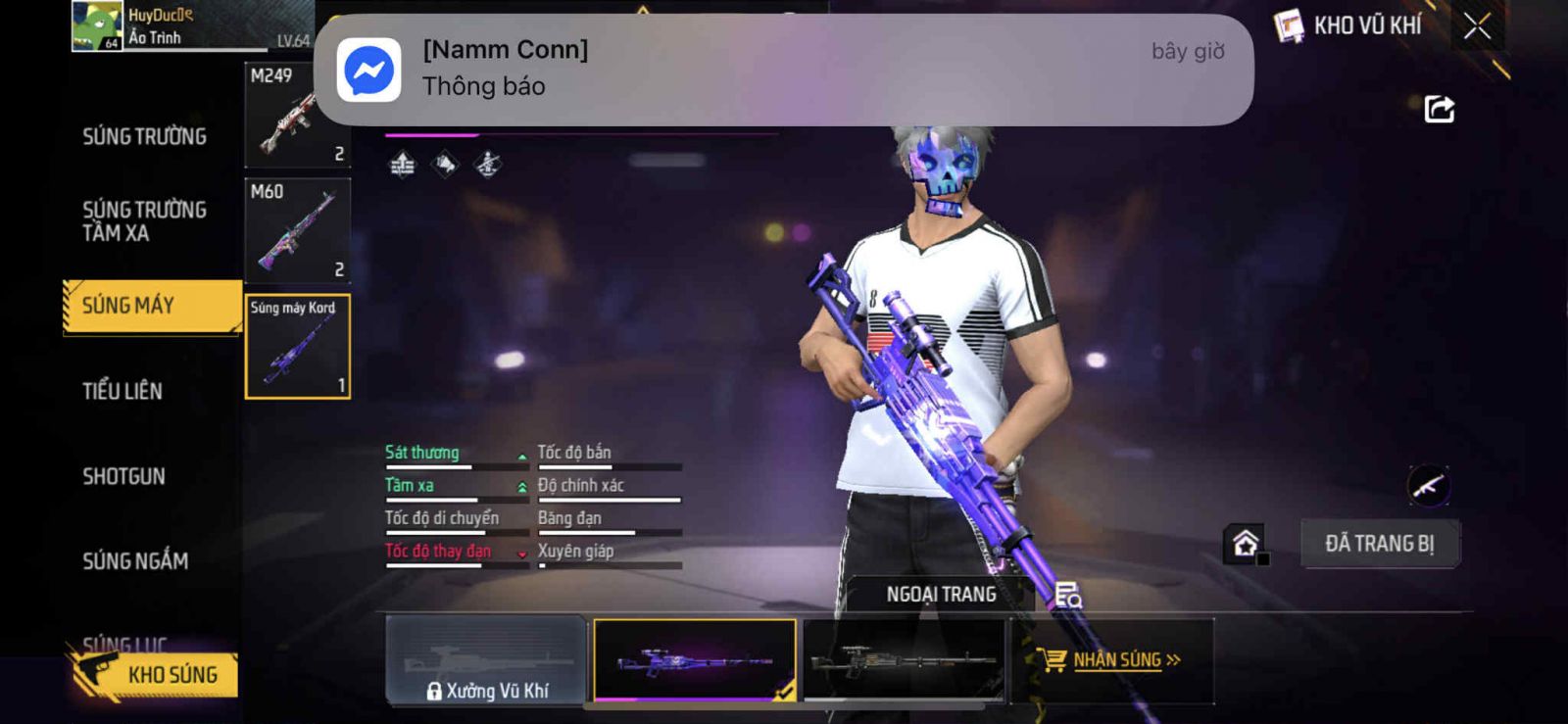The image size is (1568, 724).
Task: Click the locked Xưởng Vũ Khí skin slot
Action: click(486, 660)
